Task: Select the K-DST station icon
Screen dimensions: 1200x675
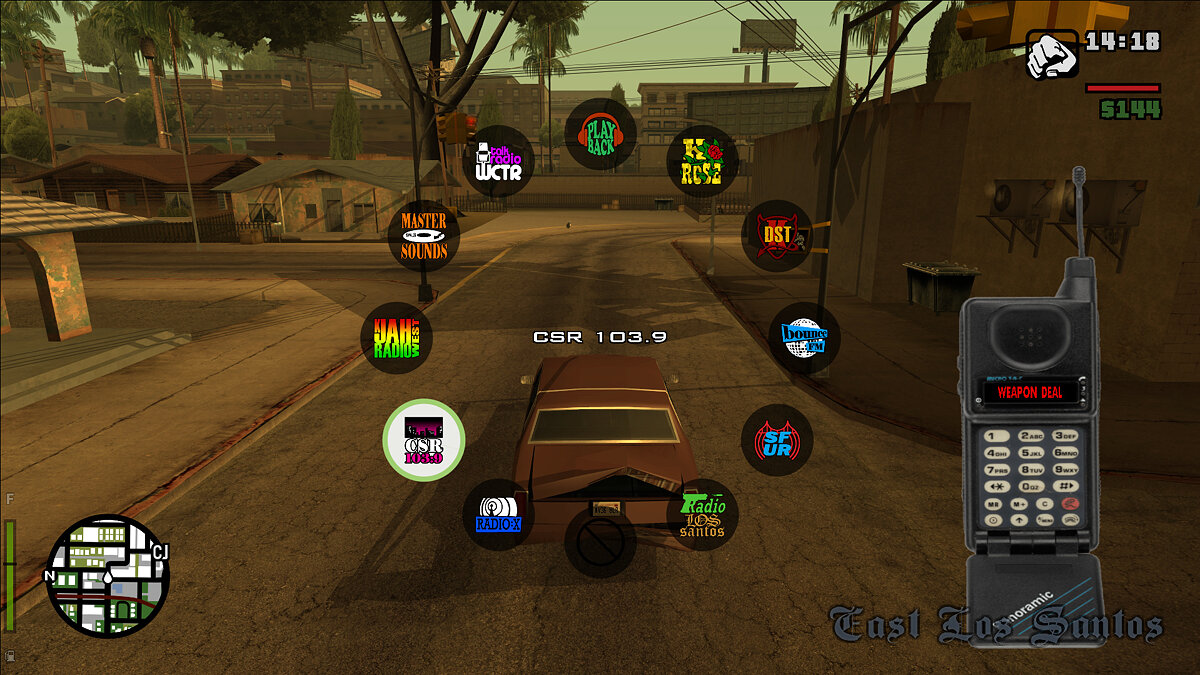Action: pos(777,236)
